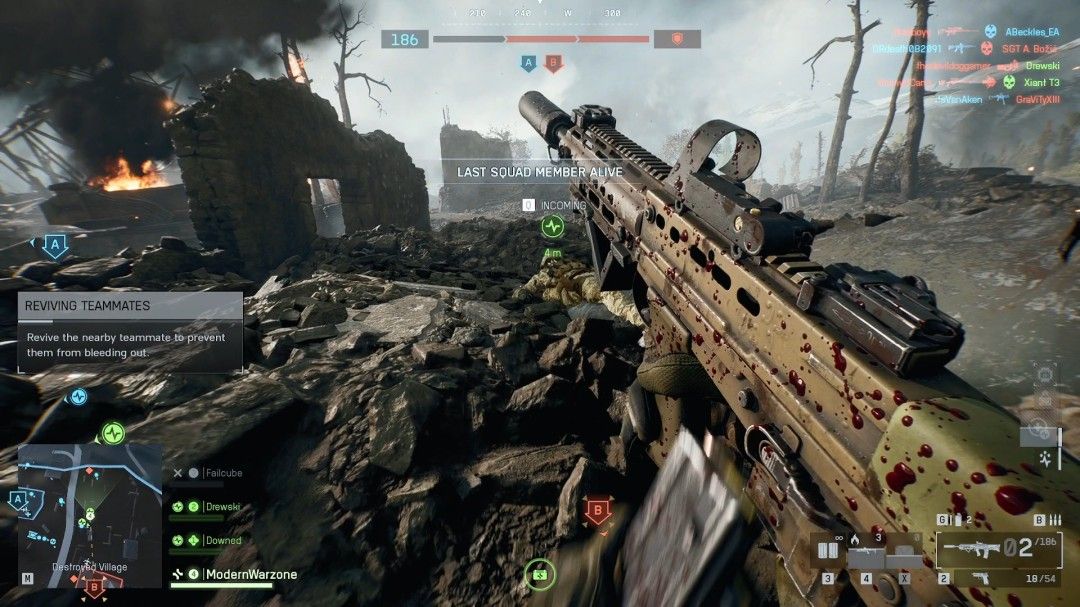This screenshot has height=607, width=1080.
Task: Click the Incoming revive marker on downed teammate
Action: pos(552,226)
